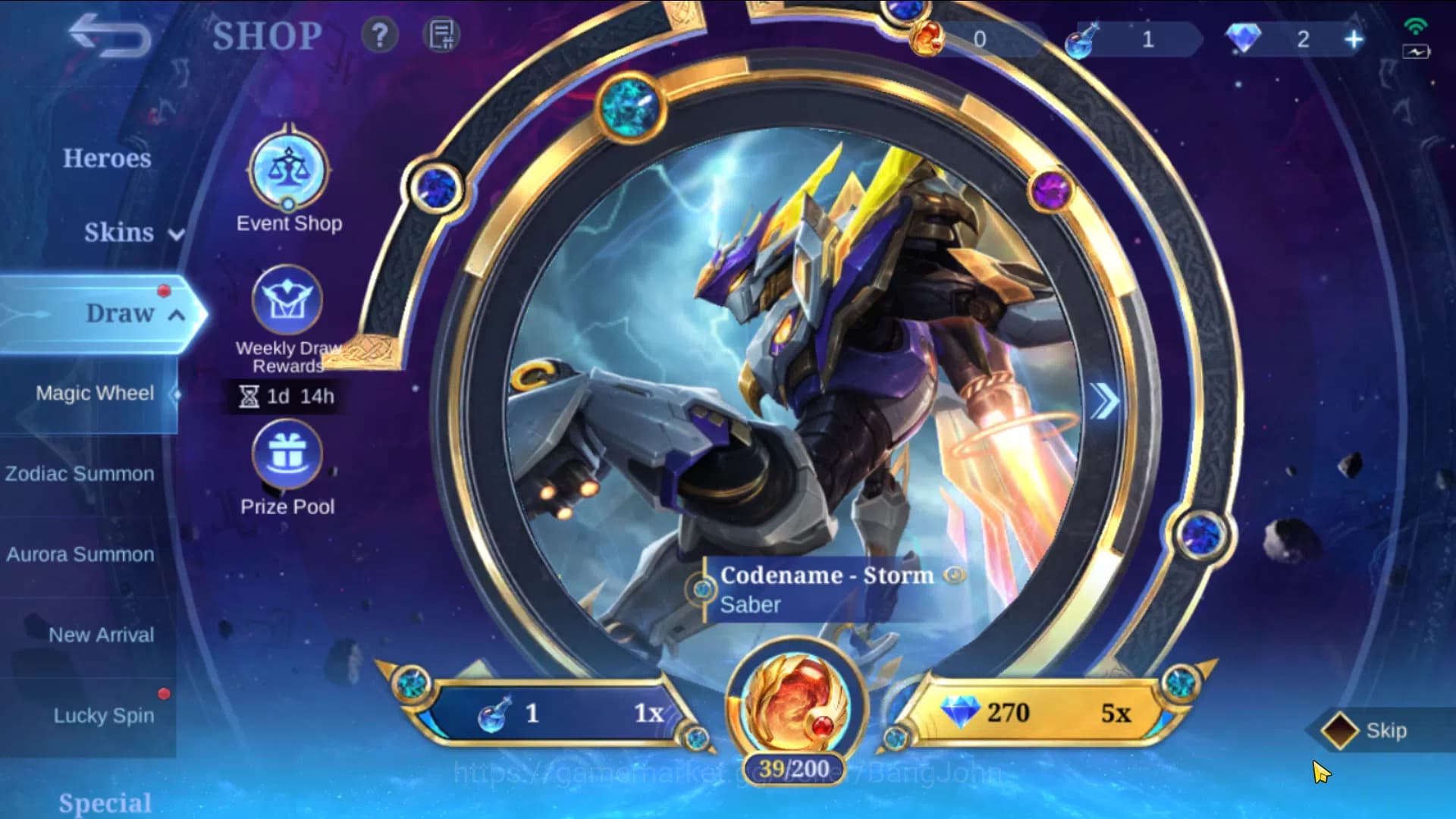Draw five times for 270 diamonds
This screenshot has height=819, width=1456.
click(1031, 713)
